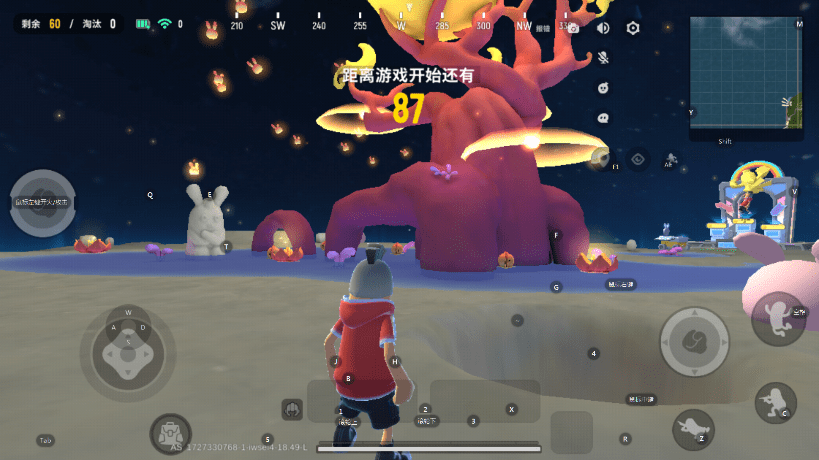Toggle the eye view icon
Viewport: 819px width, 460px height.
coord(638,158)
